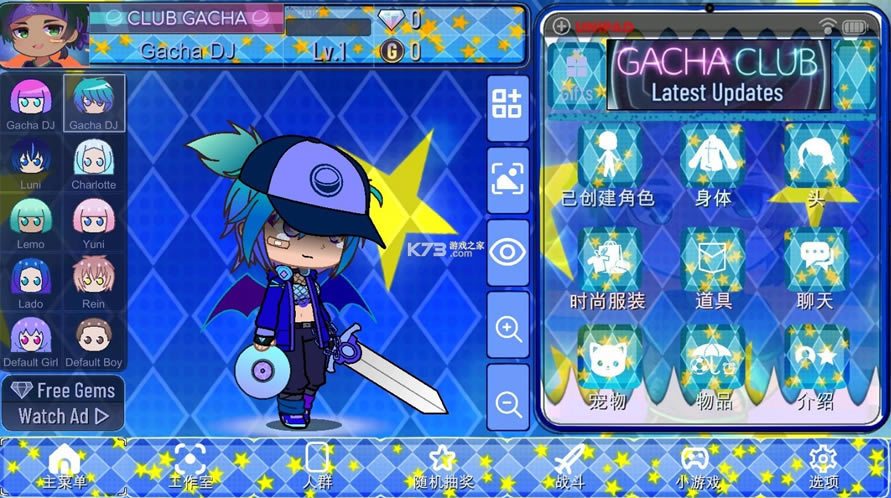Open 选项 options gear tab
Screen dimensions: 891x498
point(822,466)
